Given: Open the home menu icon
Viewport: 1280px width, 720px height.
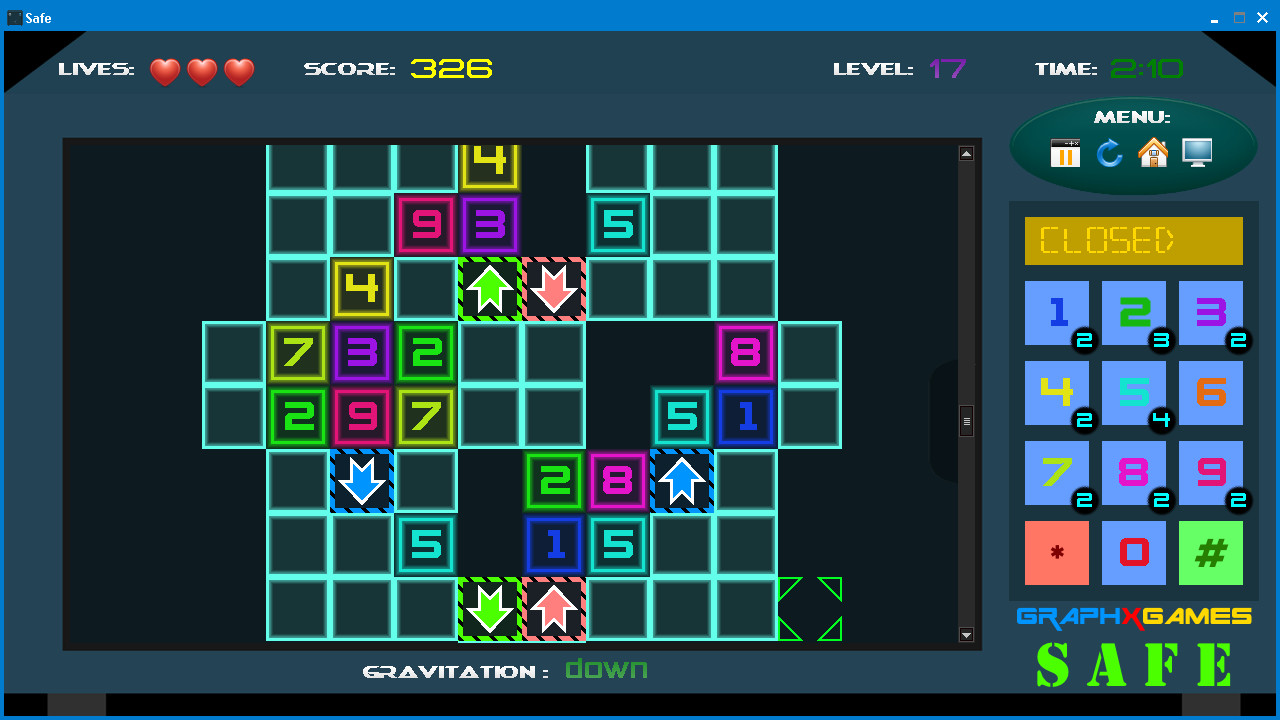Looking at the screenshot, I should point(1153,154).
